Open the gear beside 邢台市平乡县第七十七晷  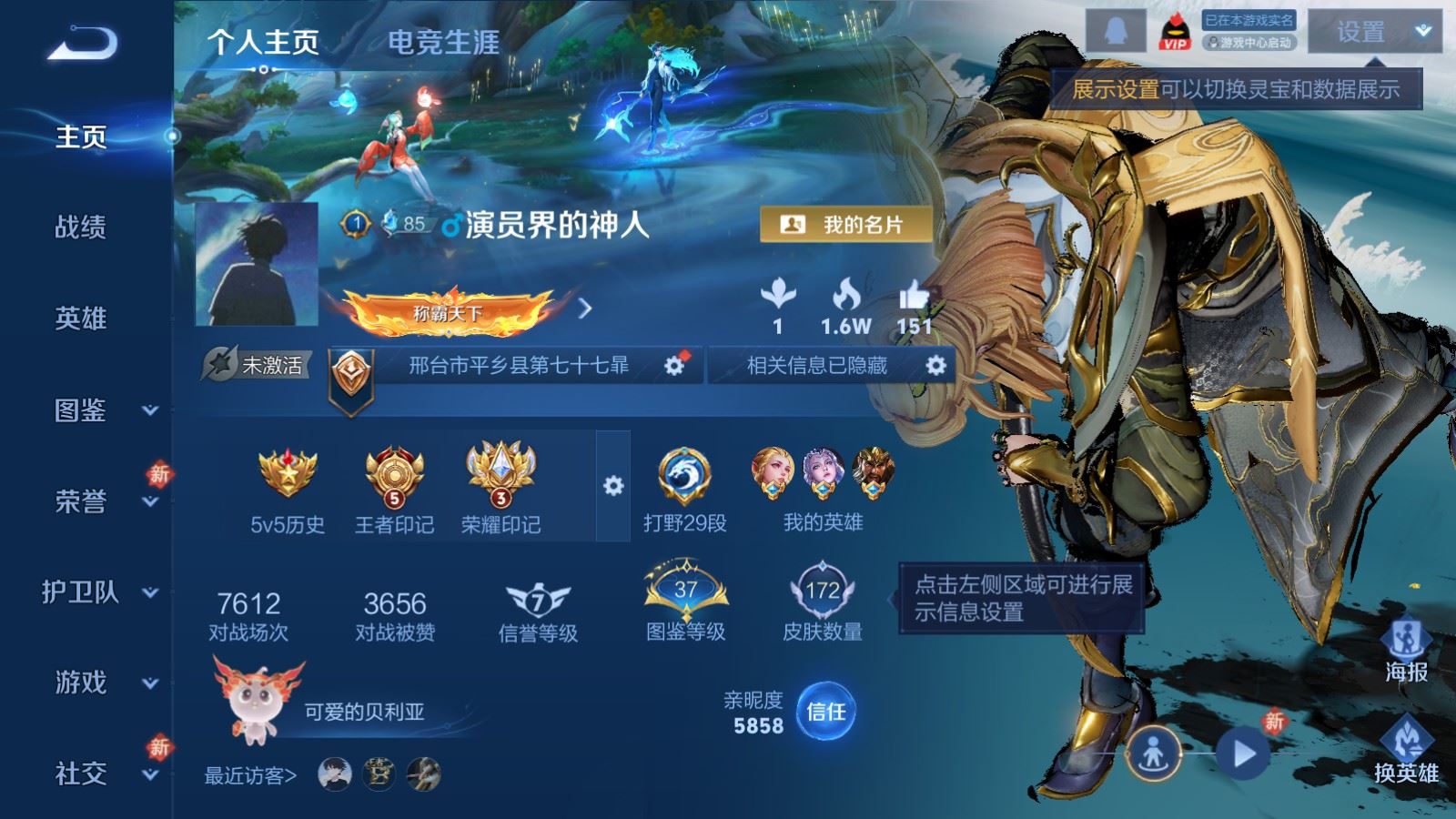(x=672, y=367)
